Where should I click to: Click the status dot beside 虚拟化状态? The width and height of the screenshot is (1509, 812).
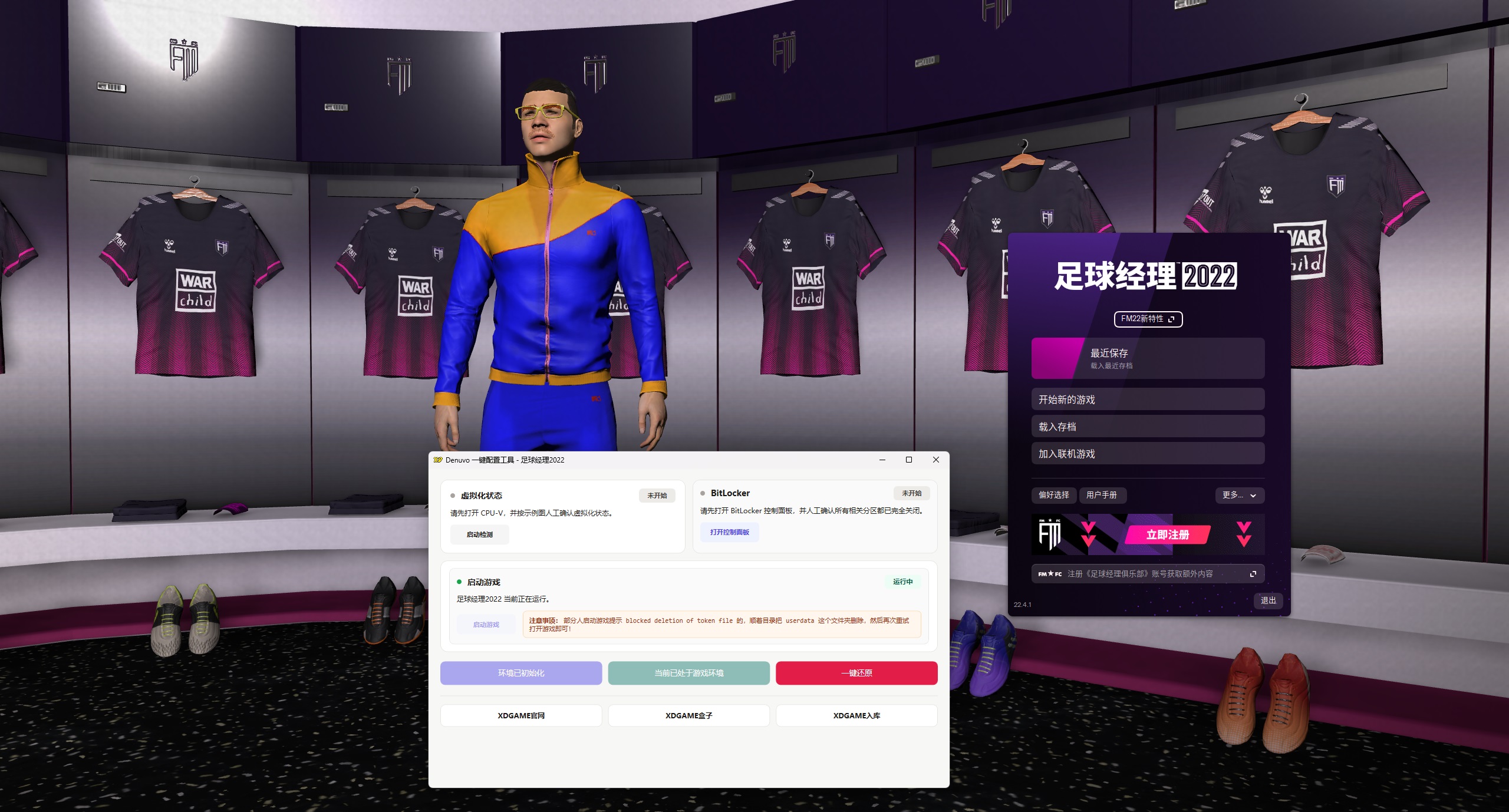coord(452,496)
